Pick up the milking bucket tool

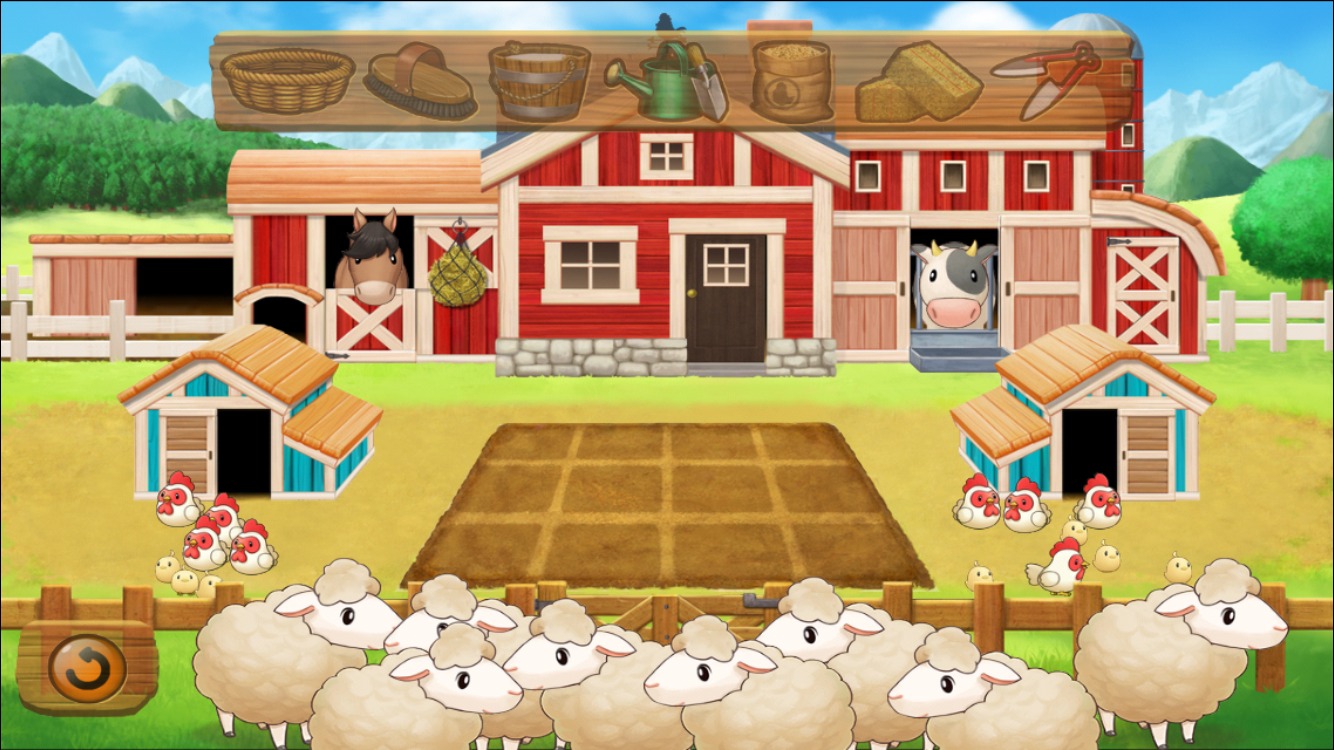point(542,80)
